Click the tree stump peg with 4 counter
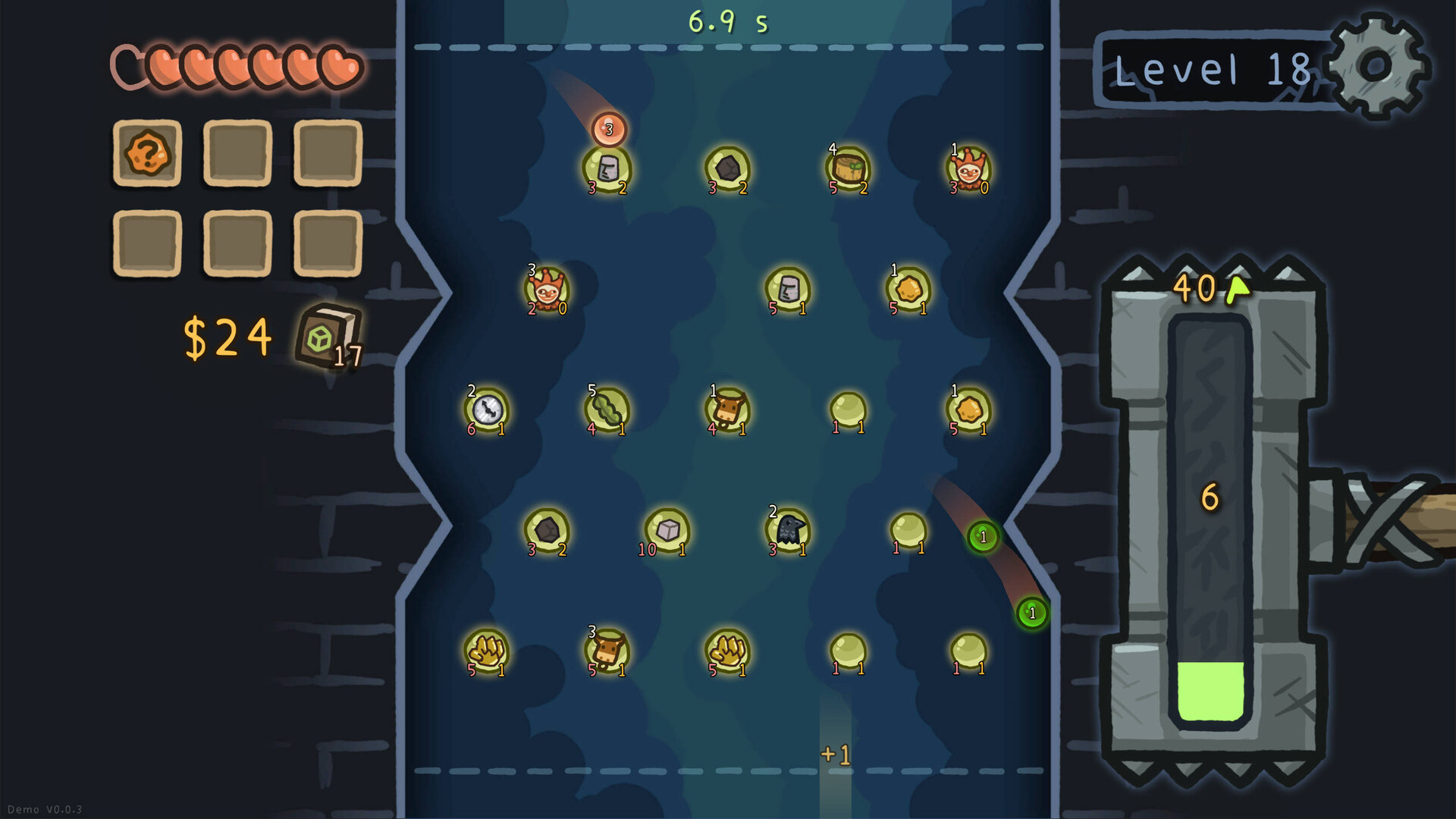1456x819 pixels. coord(847,165)
